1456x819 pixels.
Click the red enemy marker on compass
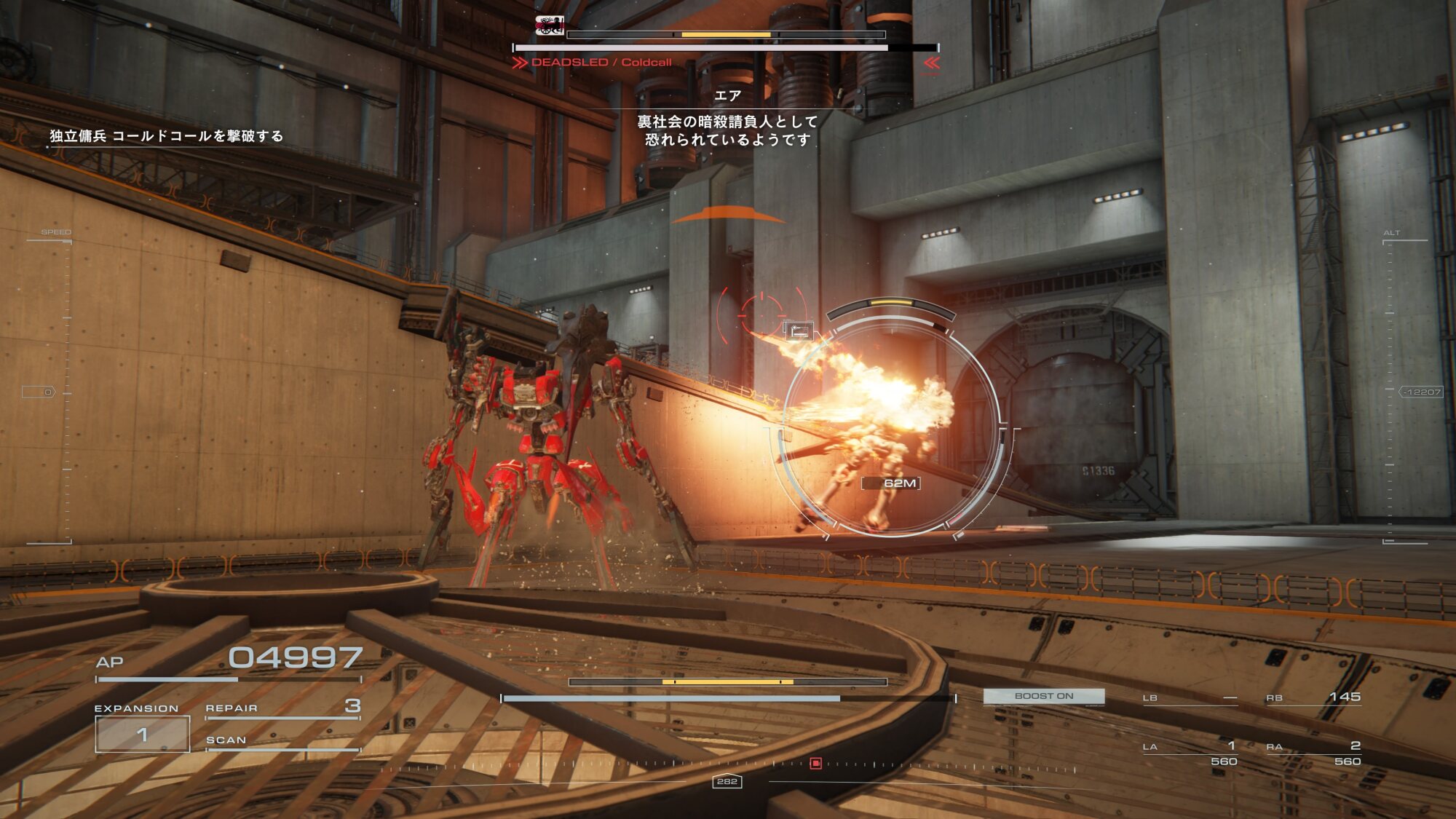click(816, 763)
